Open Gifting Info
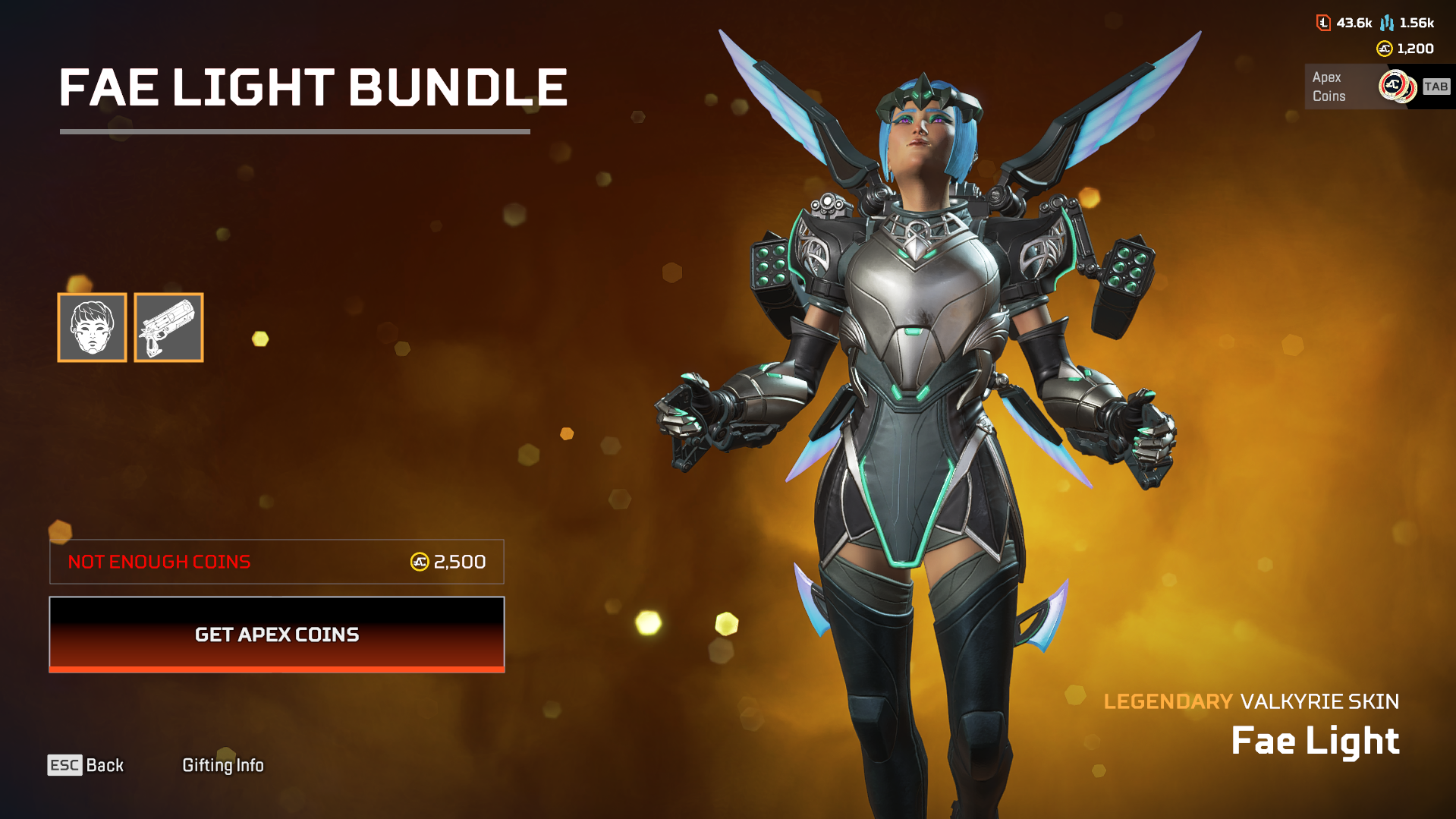The height and width of the screenshot is (819, 1456). click(223, 765)
